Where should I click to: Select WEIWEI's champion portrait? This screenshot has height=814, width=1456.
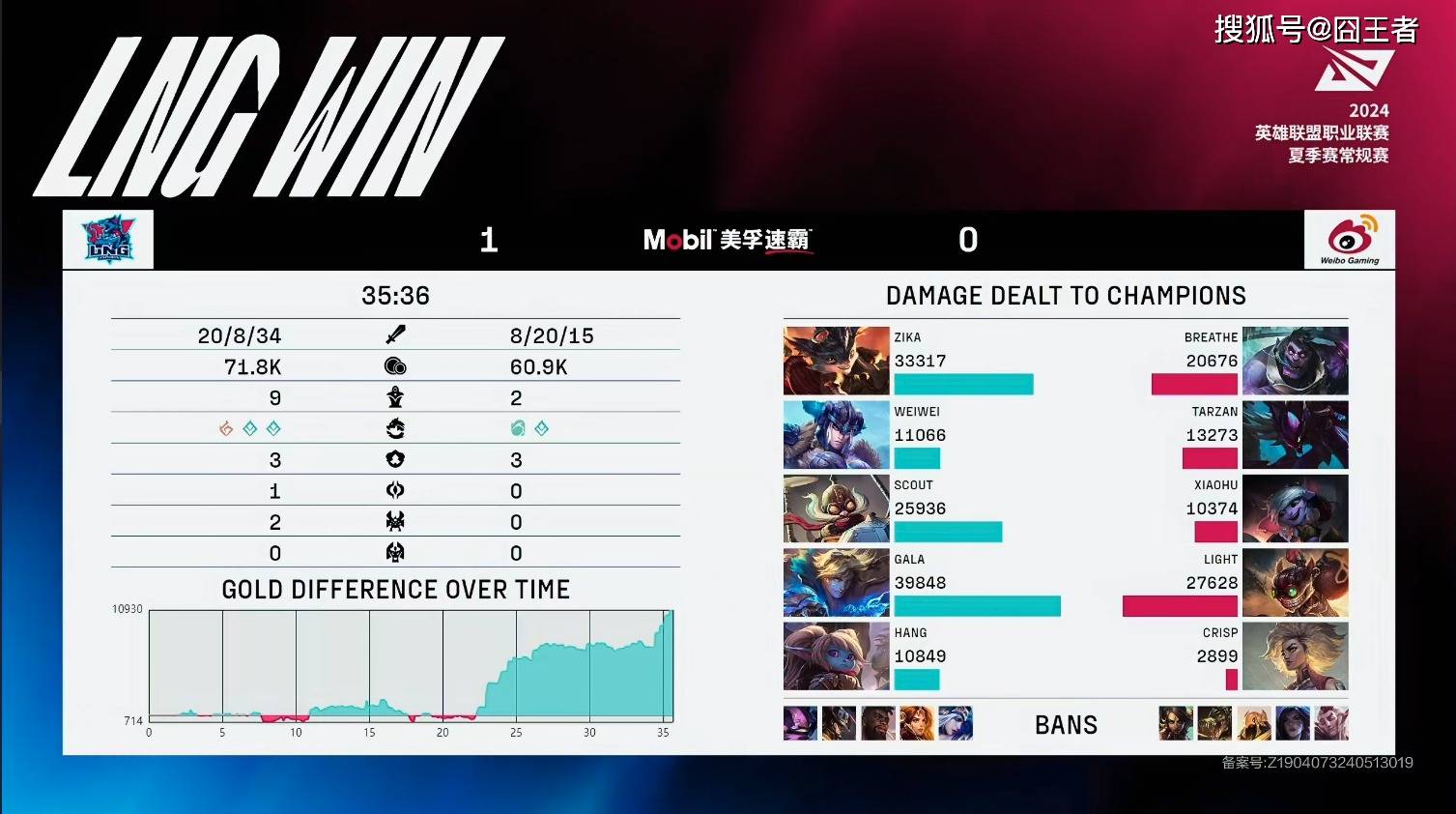point(836,435)
